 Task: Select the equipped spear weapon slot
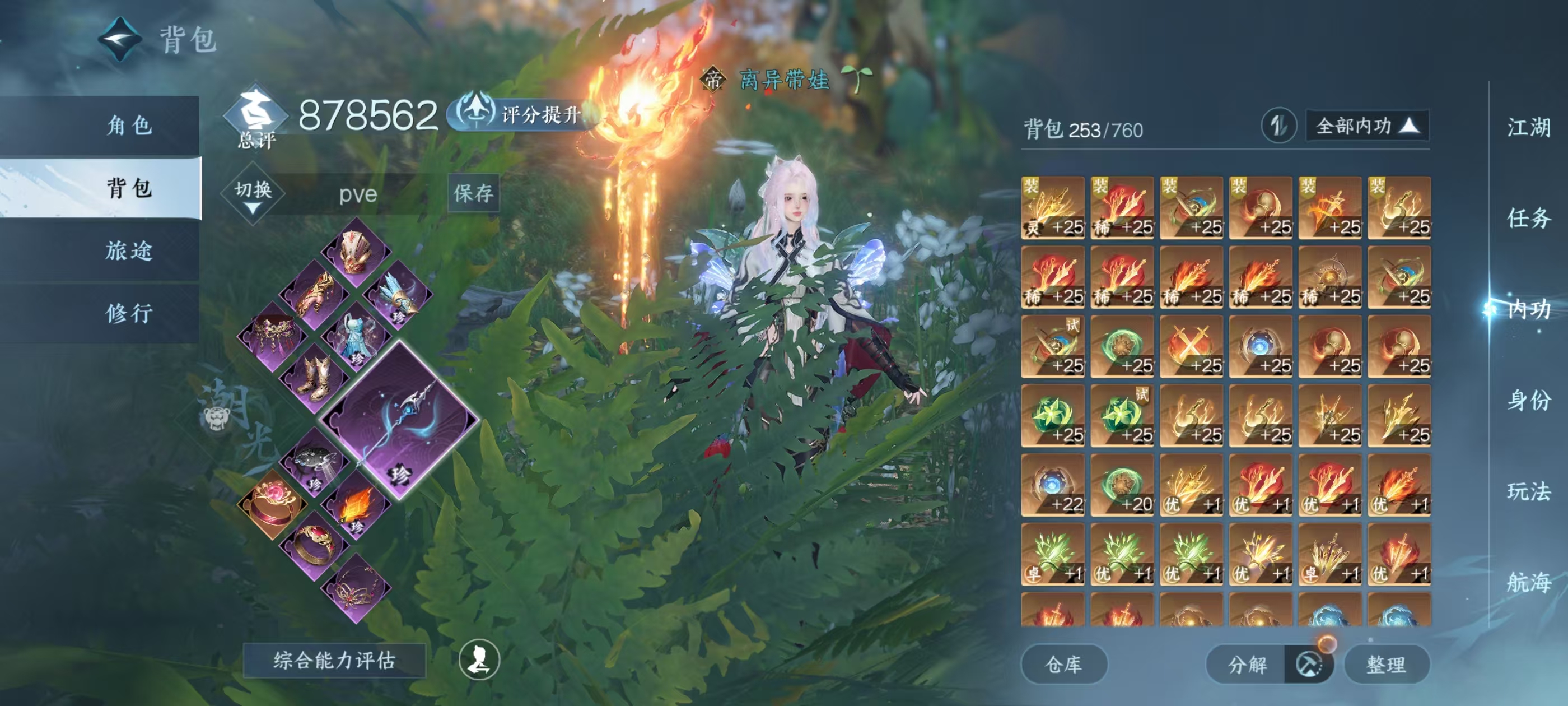click(x=399, y=420)
